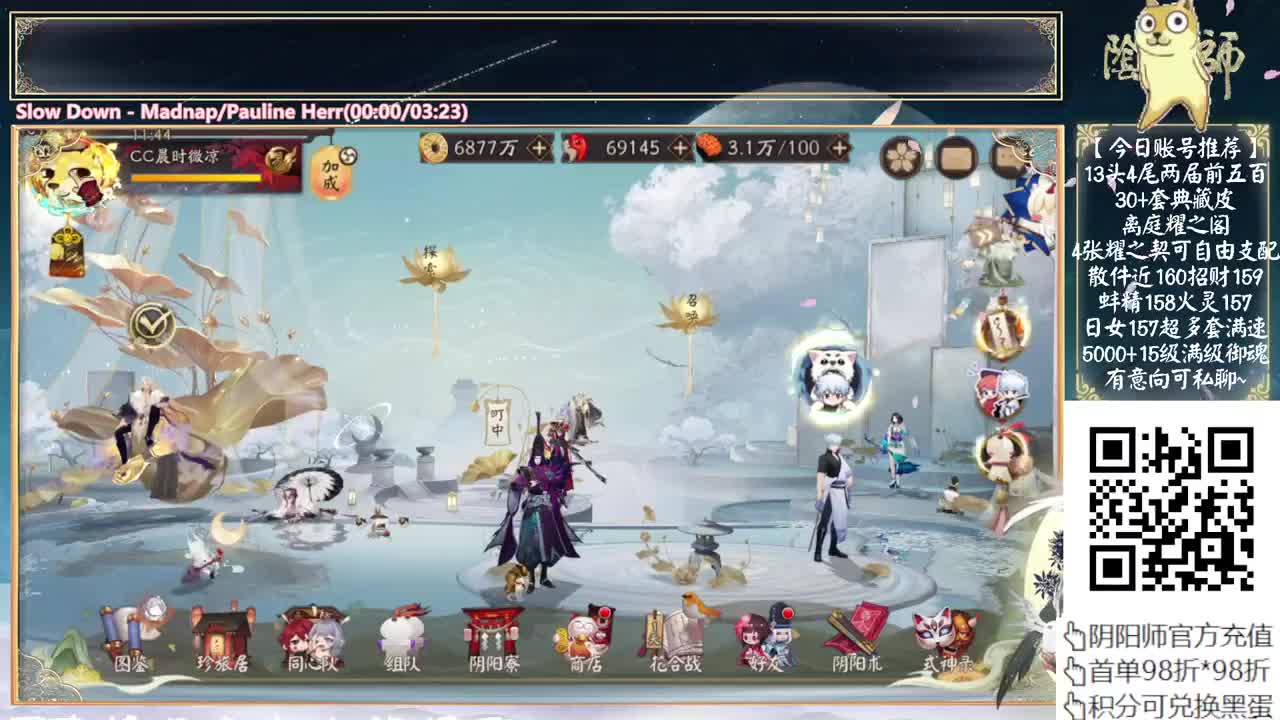Open the 式神录 shikigami records
1280x720 pixels.
[948, 634]
